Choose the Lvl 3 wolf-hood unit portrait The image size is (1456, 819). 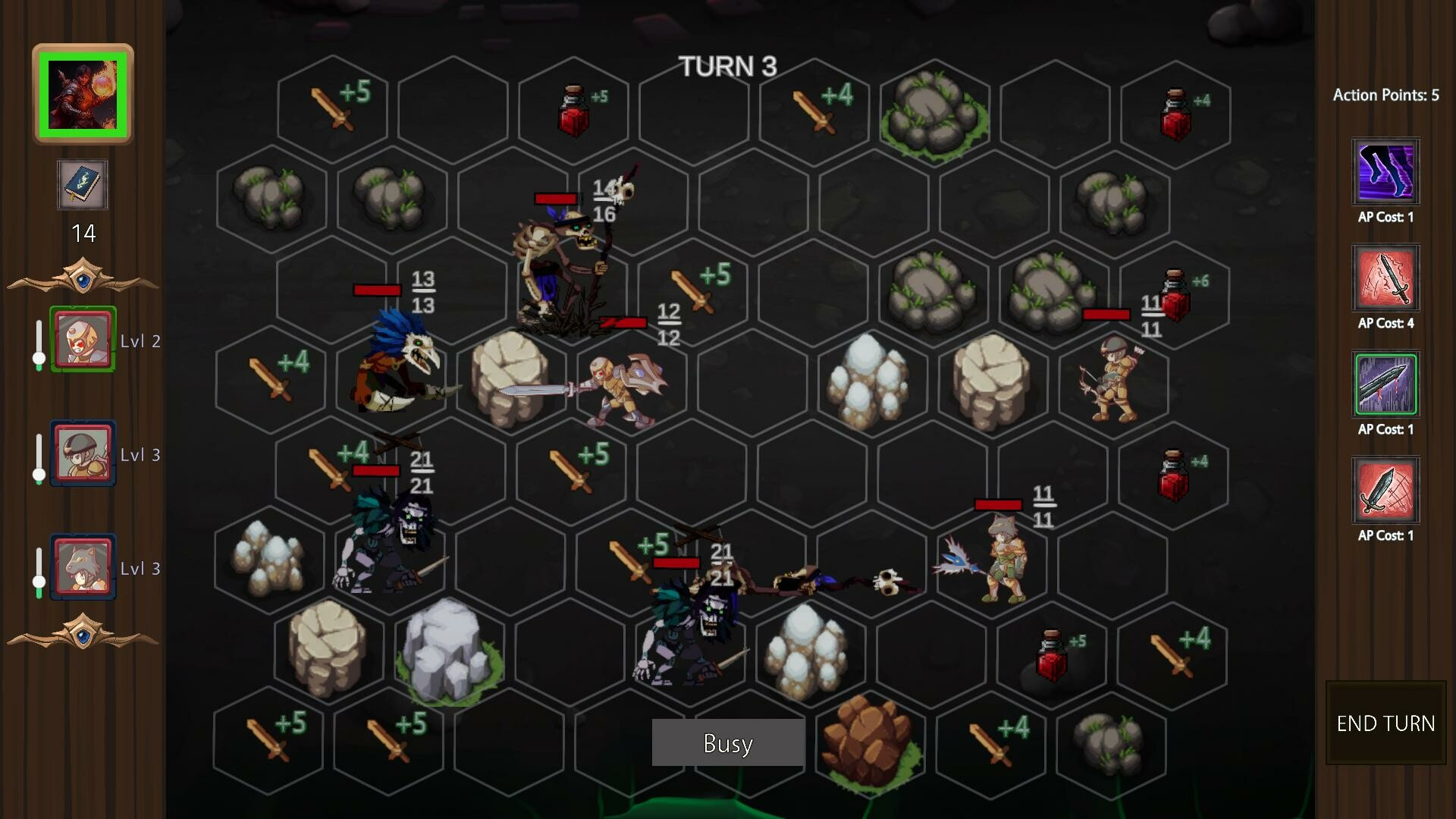(83, 566)
